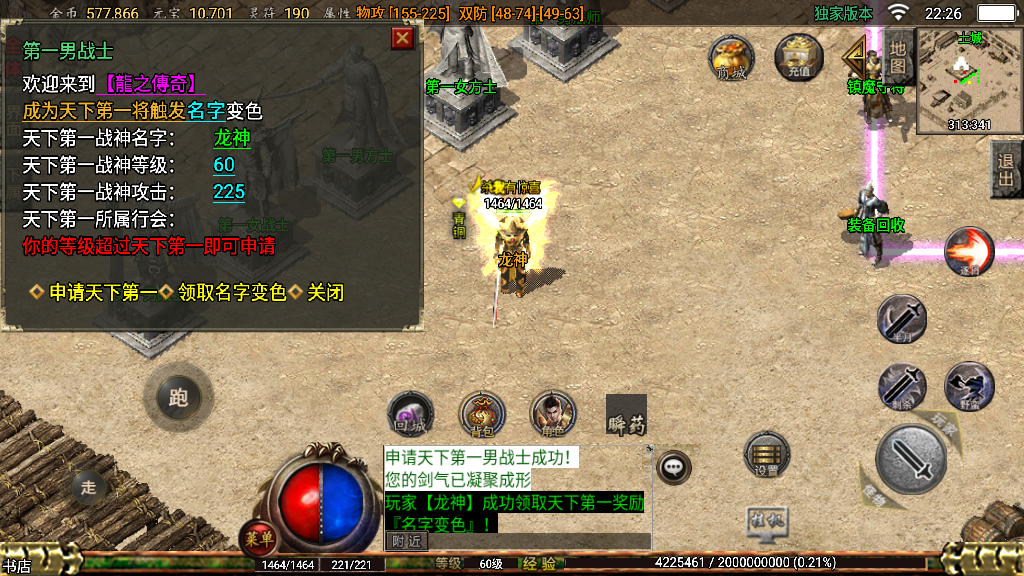Open the 背包 backpack

tap(481, 415)
